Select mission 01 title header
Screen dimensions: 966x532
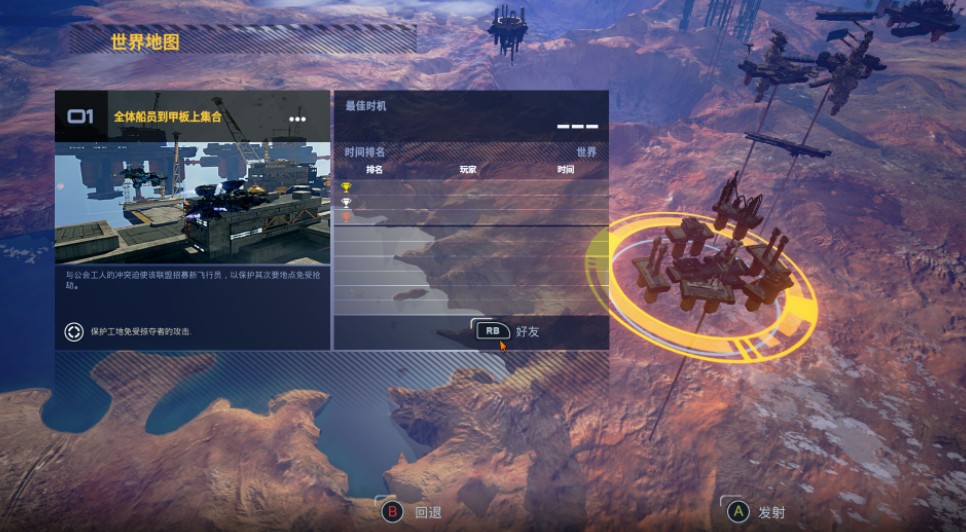(167, 117)
